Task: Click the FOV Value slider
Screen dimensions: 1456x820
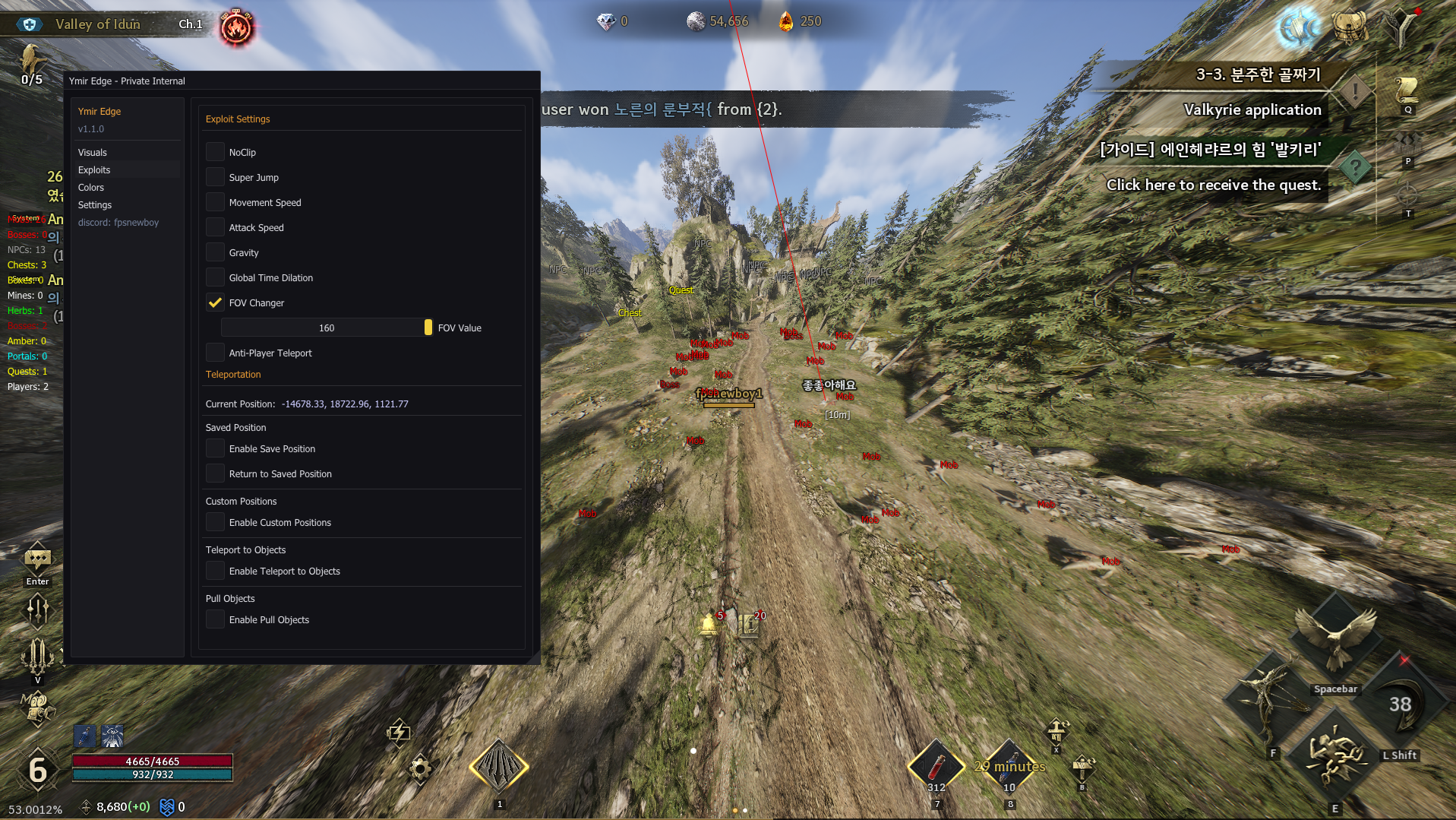Action: [x=327, y=328]
